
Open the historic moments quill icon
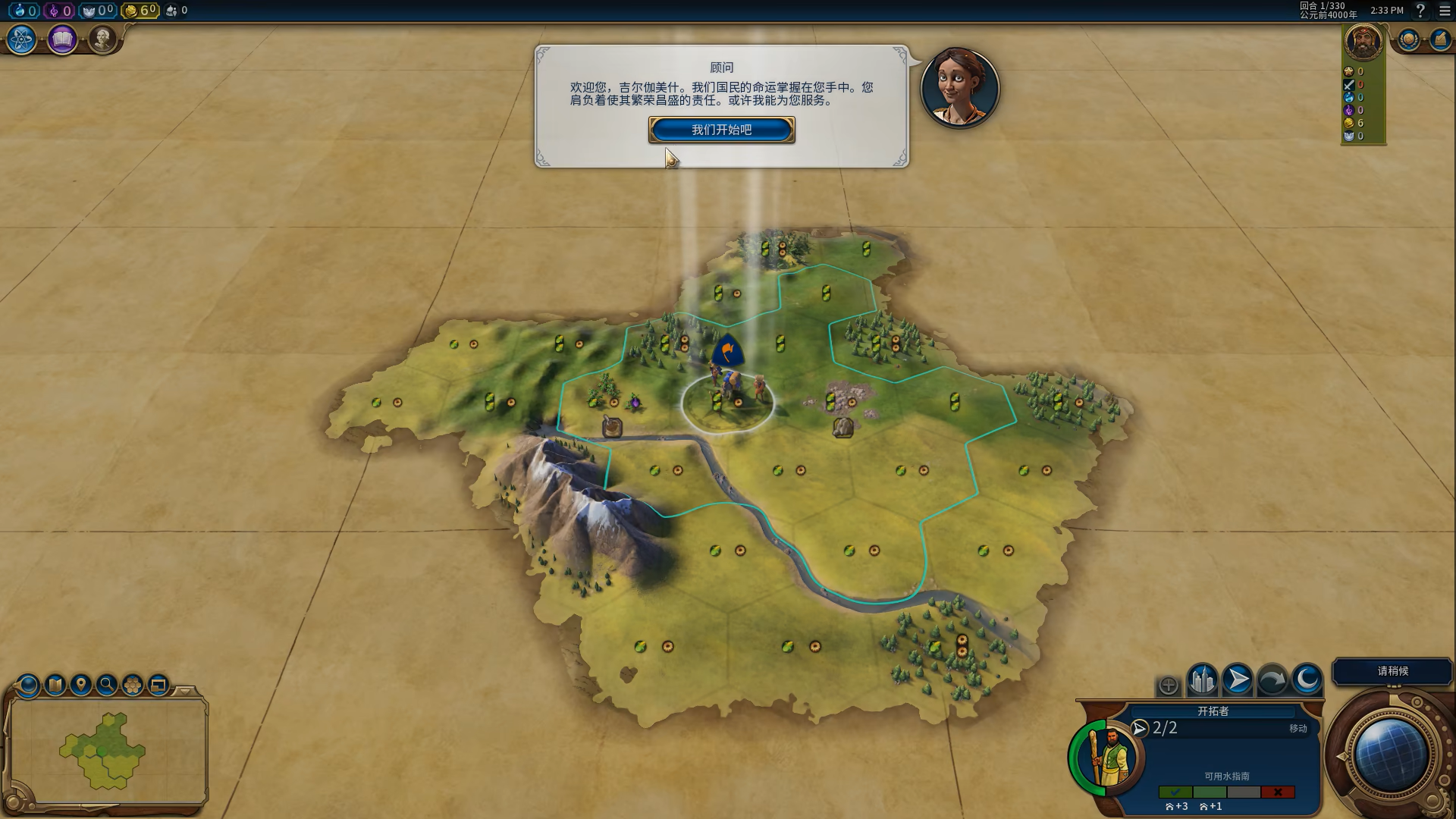1439,39
